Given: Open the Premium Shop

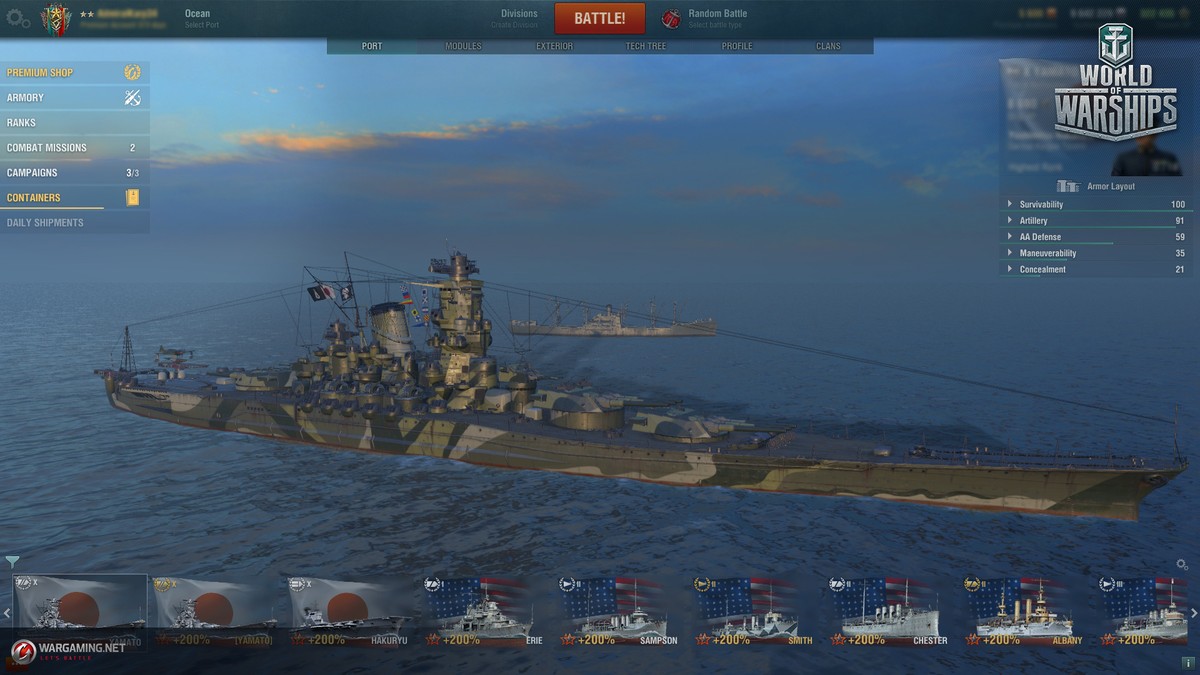Looking at the screenshot, I should 75,73.
